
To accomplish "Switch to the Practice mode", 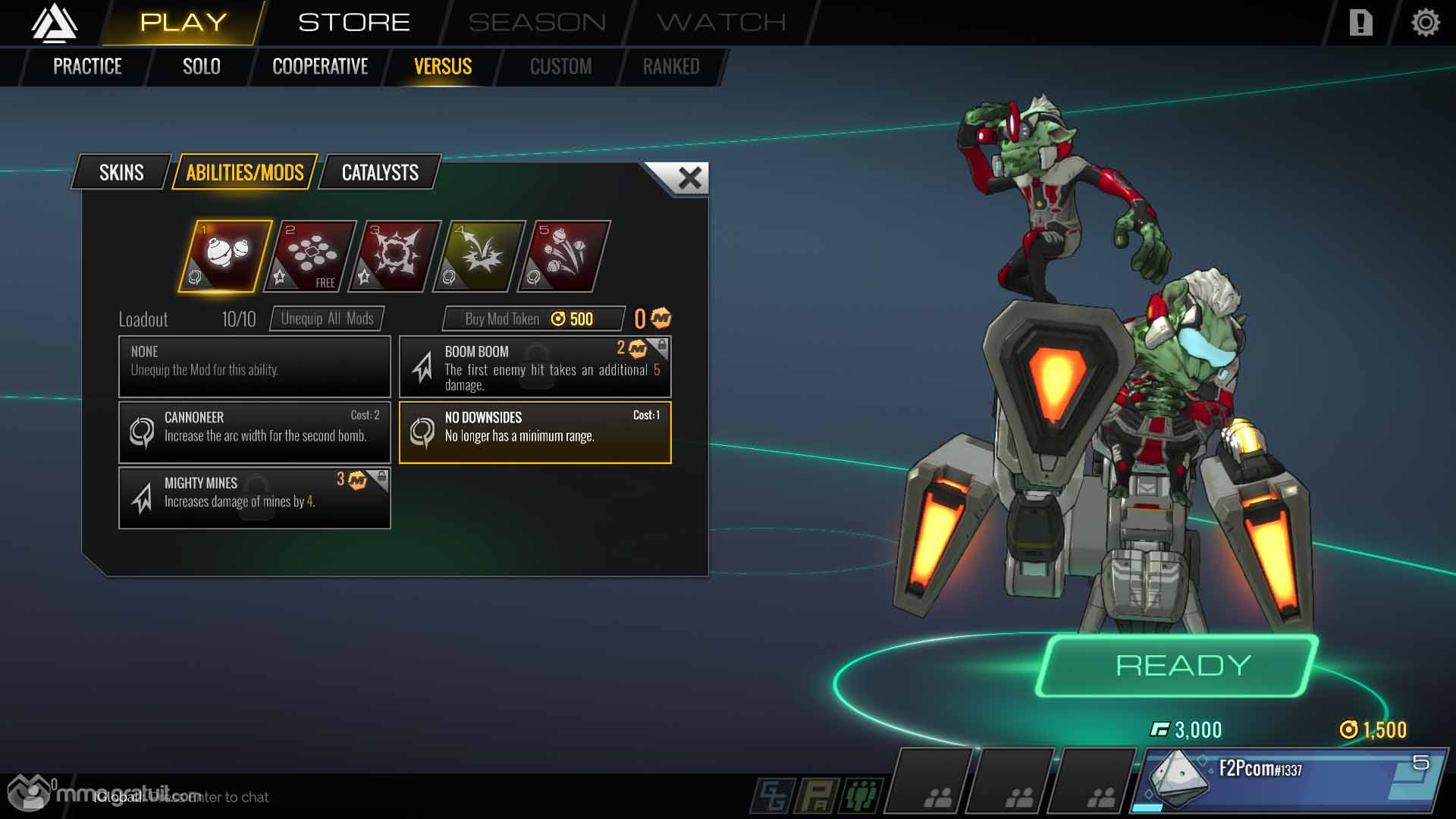I will tap(87, 67).
